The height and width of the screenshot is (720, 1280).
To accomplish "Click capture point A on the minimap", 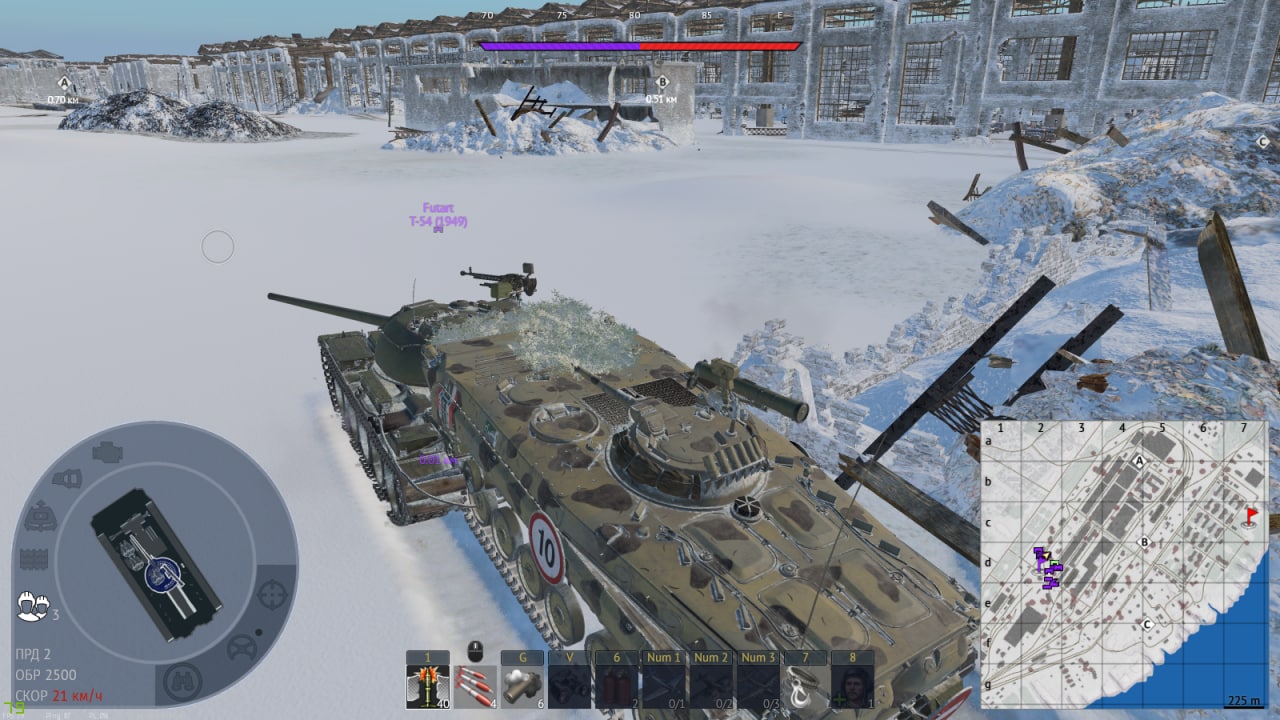I will pyautogui.click(x=1139, y=461).
